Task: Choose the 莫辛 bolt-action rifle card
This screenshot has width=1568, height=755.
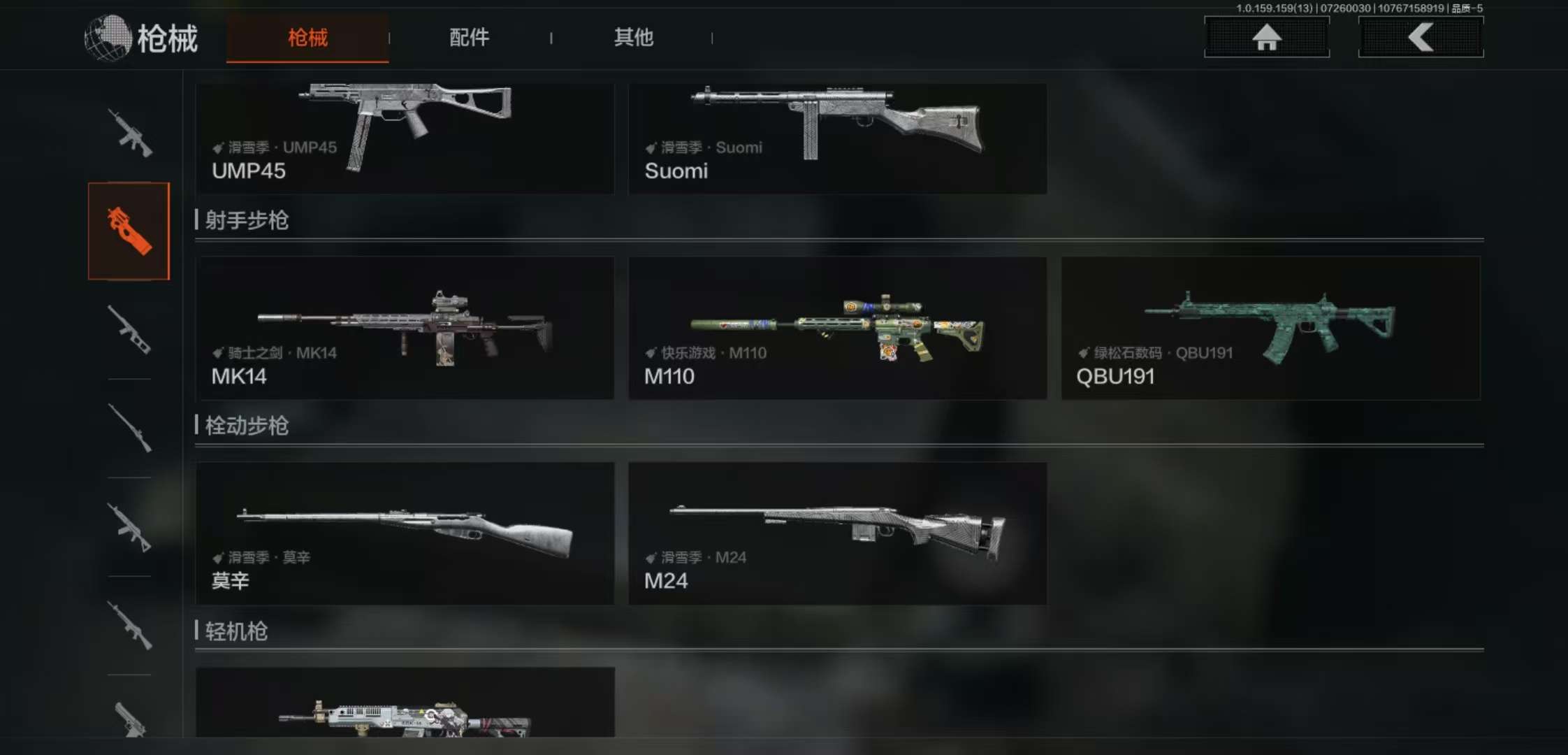Action: [405, 533]
